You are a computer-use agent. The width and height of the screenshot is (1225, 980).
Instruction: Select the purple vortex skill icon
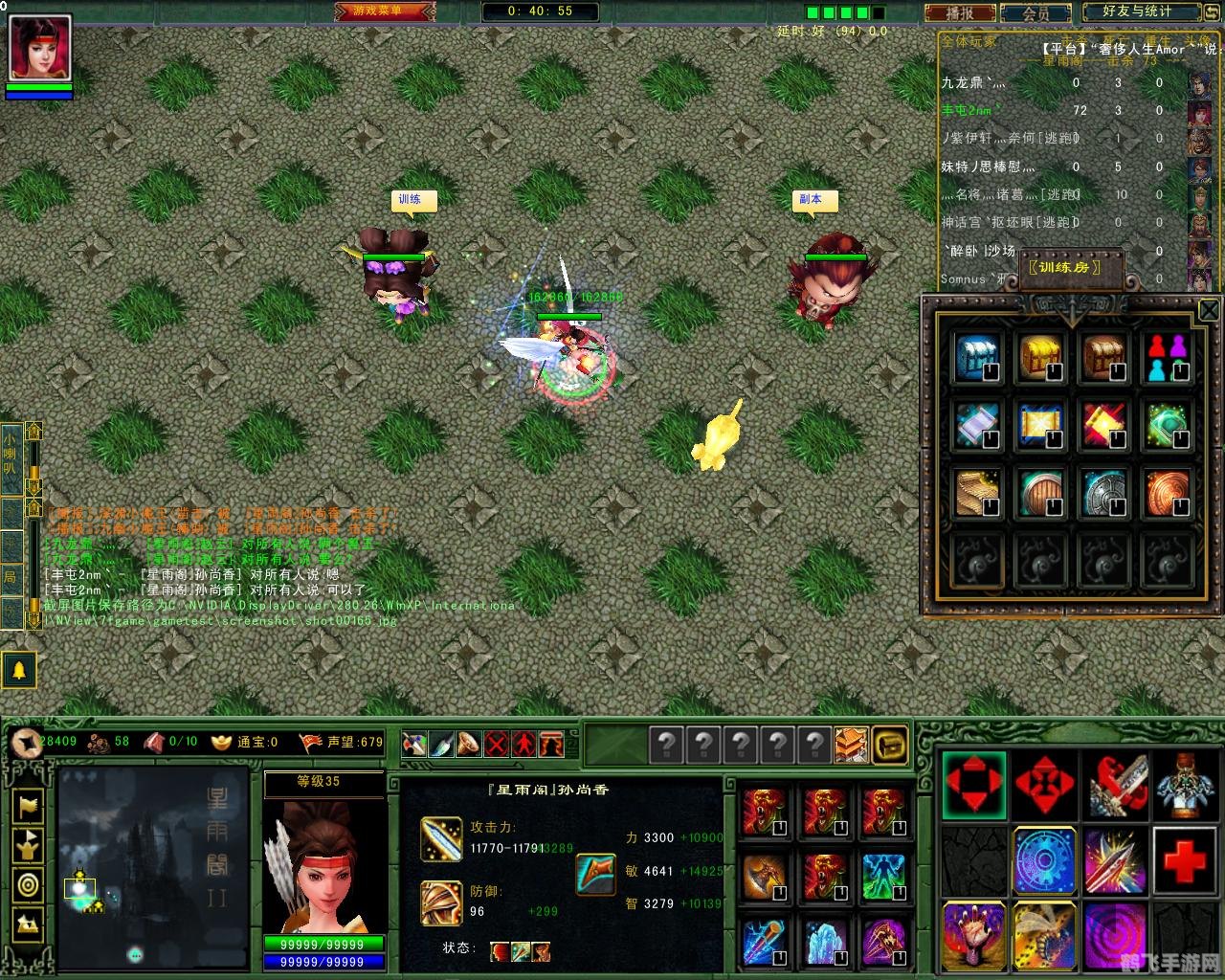pyautogui.click(x=1115, y=936)
